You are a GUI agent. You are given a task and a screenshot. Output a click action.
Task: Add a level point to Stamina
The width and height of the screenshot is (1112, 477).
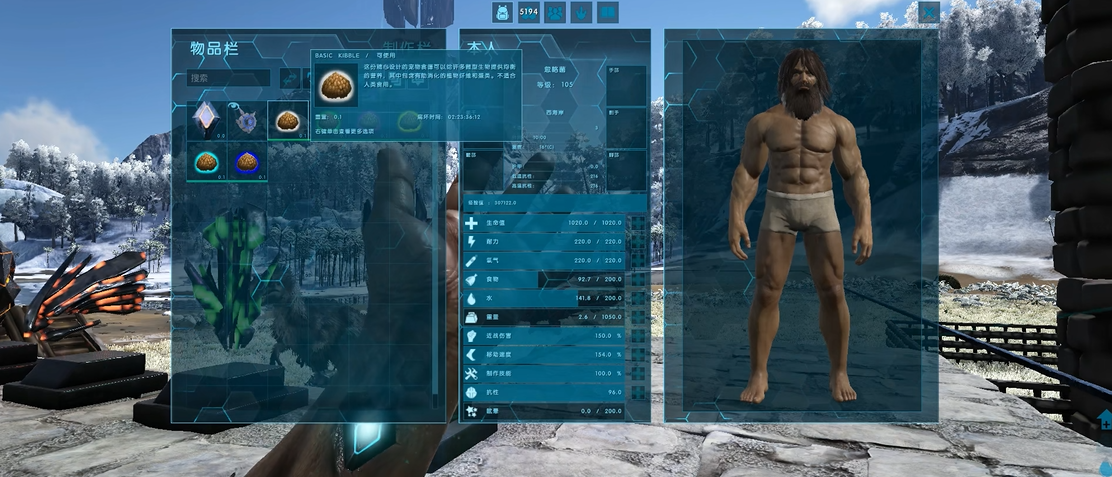pyautogui.click(x=637, y=241)
